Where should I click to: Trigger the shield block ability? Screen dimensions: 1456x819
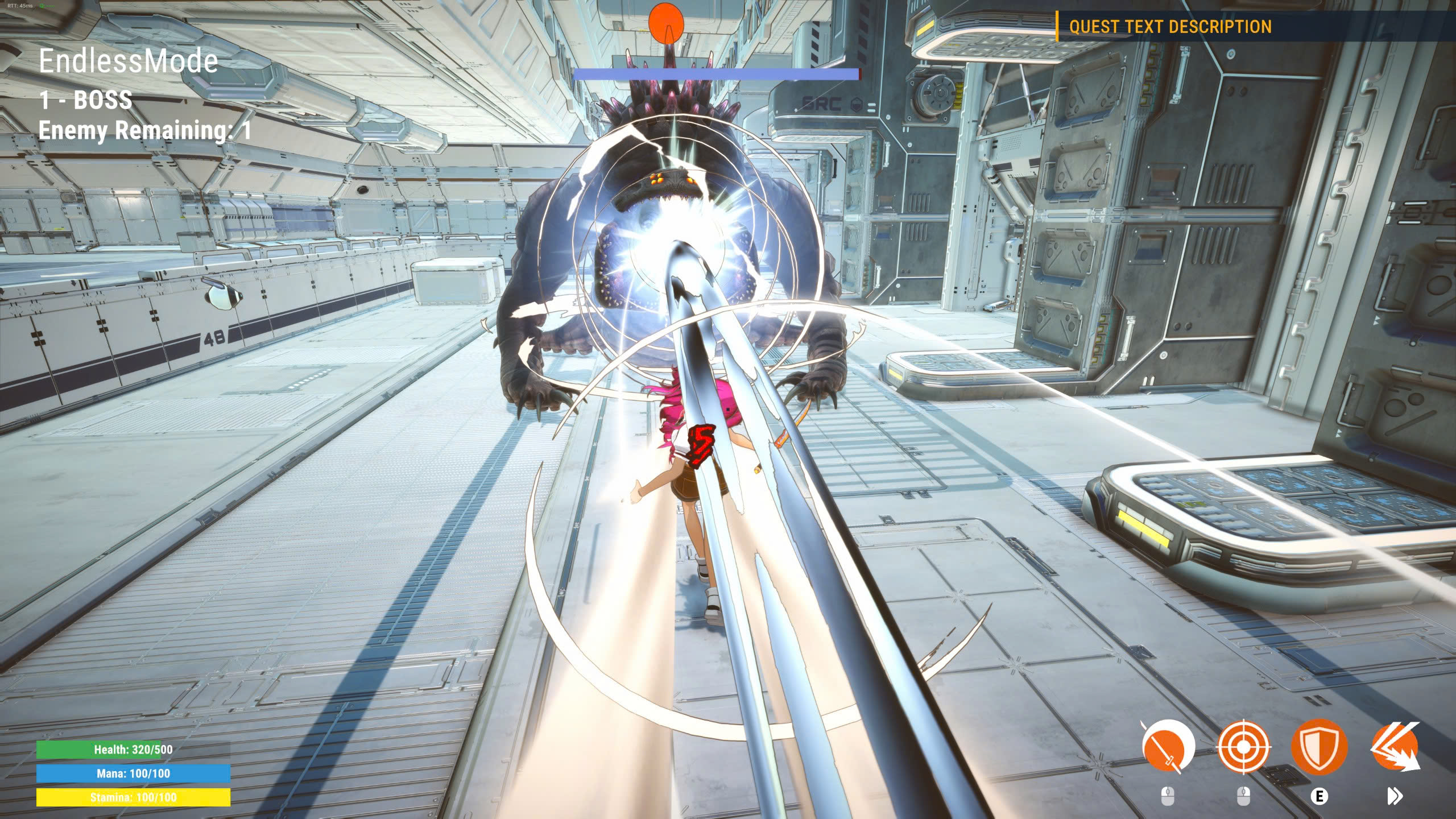coord(1319,747)
